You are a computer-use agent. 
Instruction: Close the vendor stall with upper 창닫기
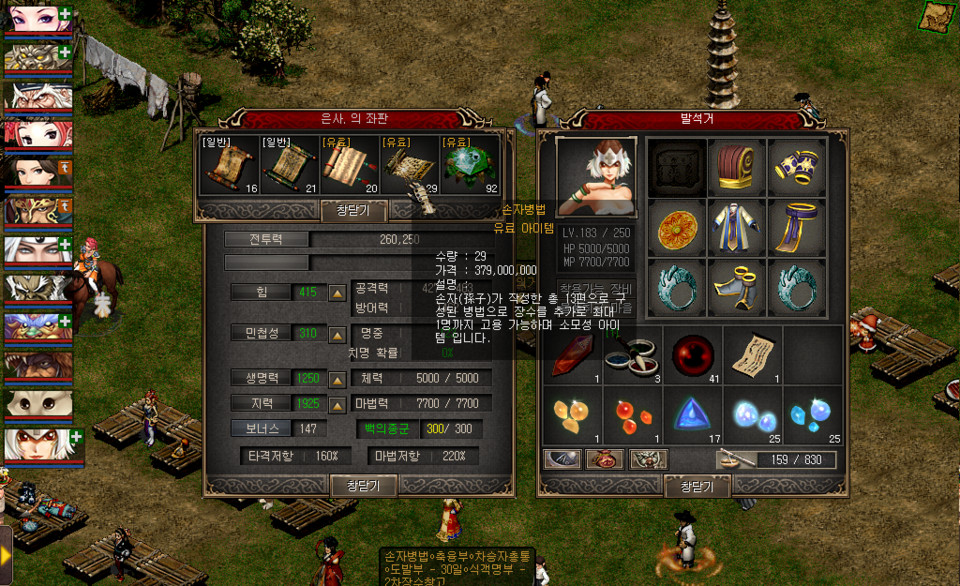pos(352,210)
